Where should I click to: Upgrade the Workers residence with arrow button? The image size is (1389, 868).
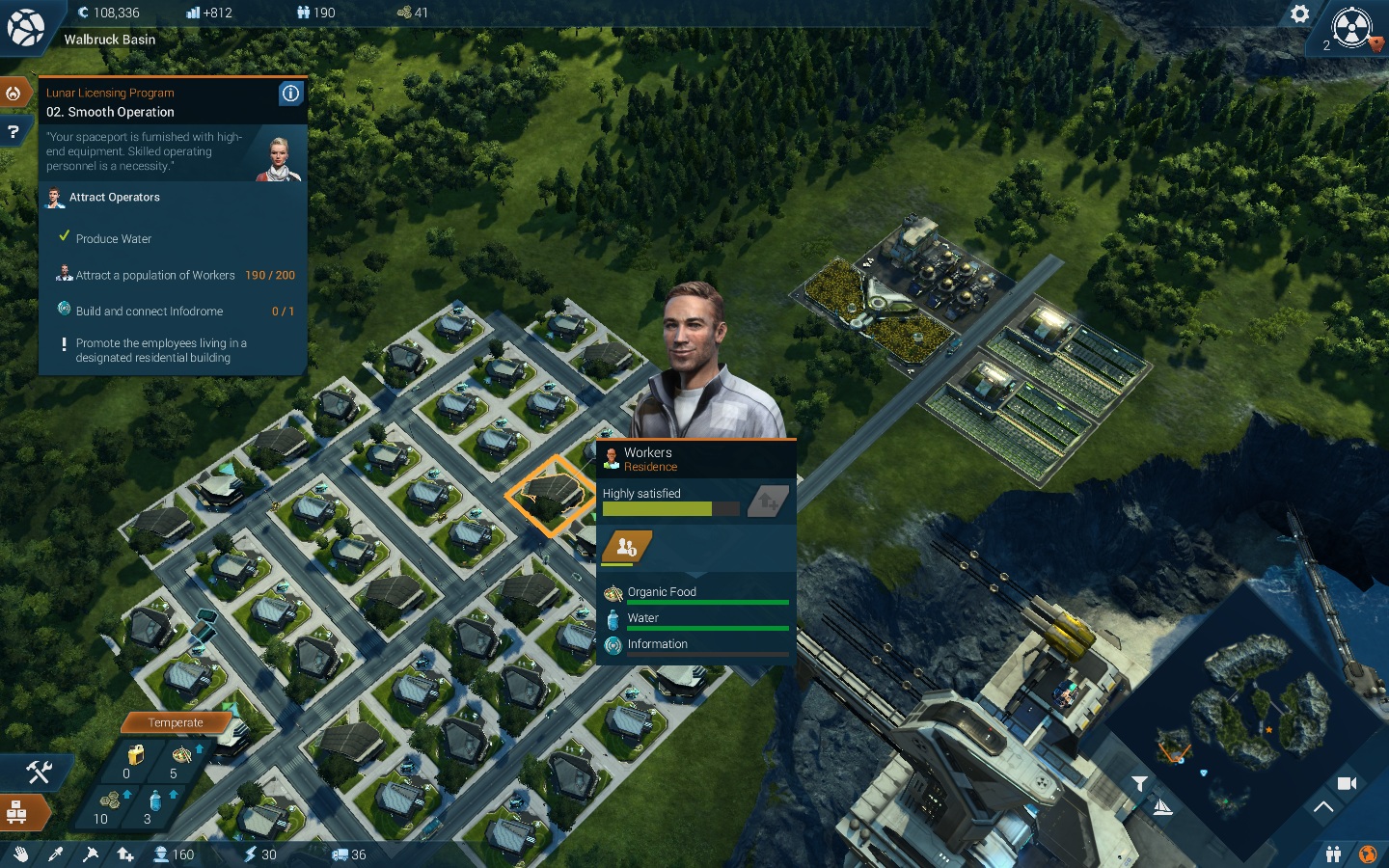point(769,501)
